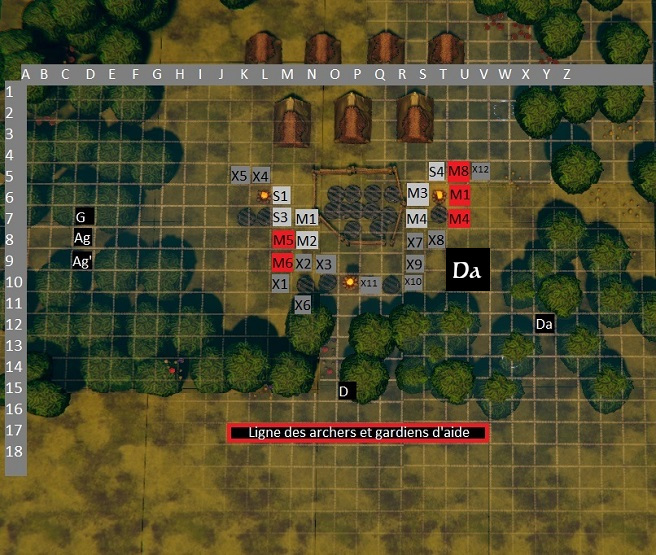
Task: Select the X12 small marker
Action: click(x=480, y=170)
